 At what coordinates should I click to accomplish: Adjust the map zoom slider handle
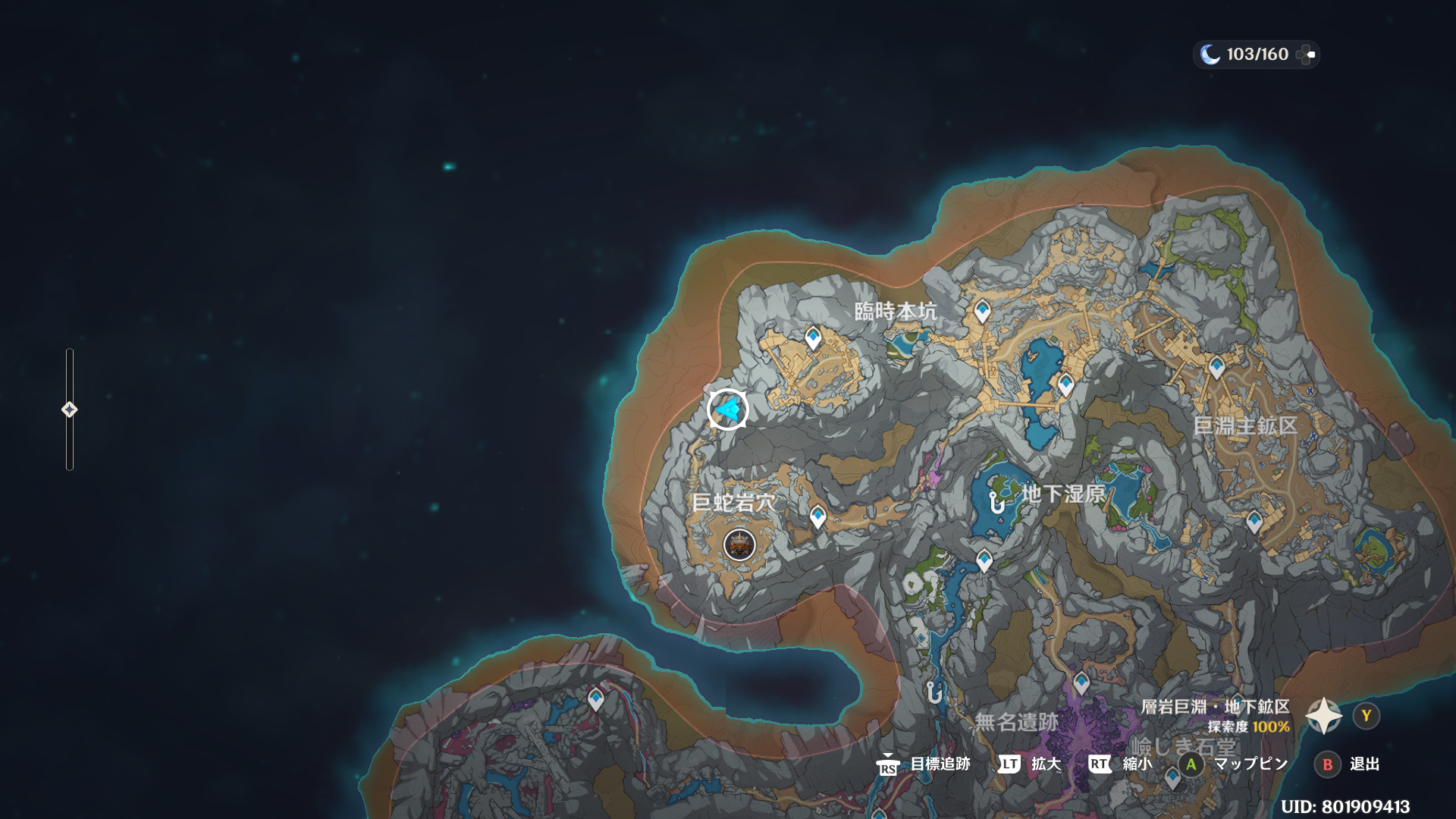tap(69, 409)
